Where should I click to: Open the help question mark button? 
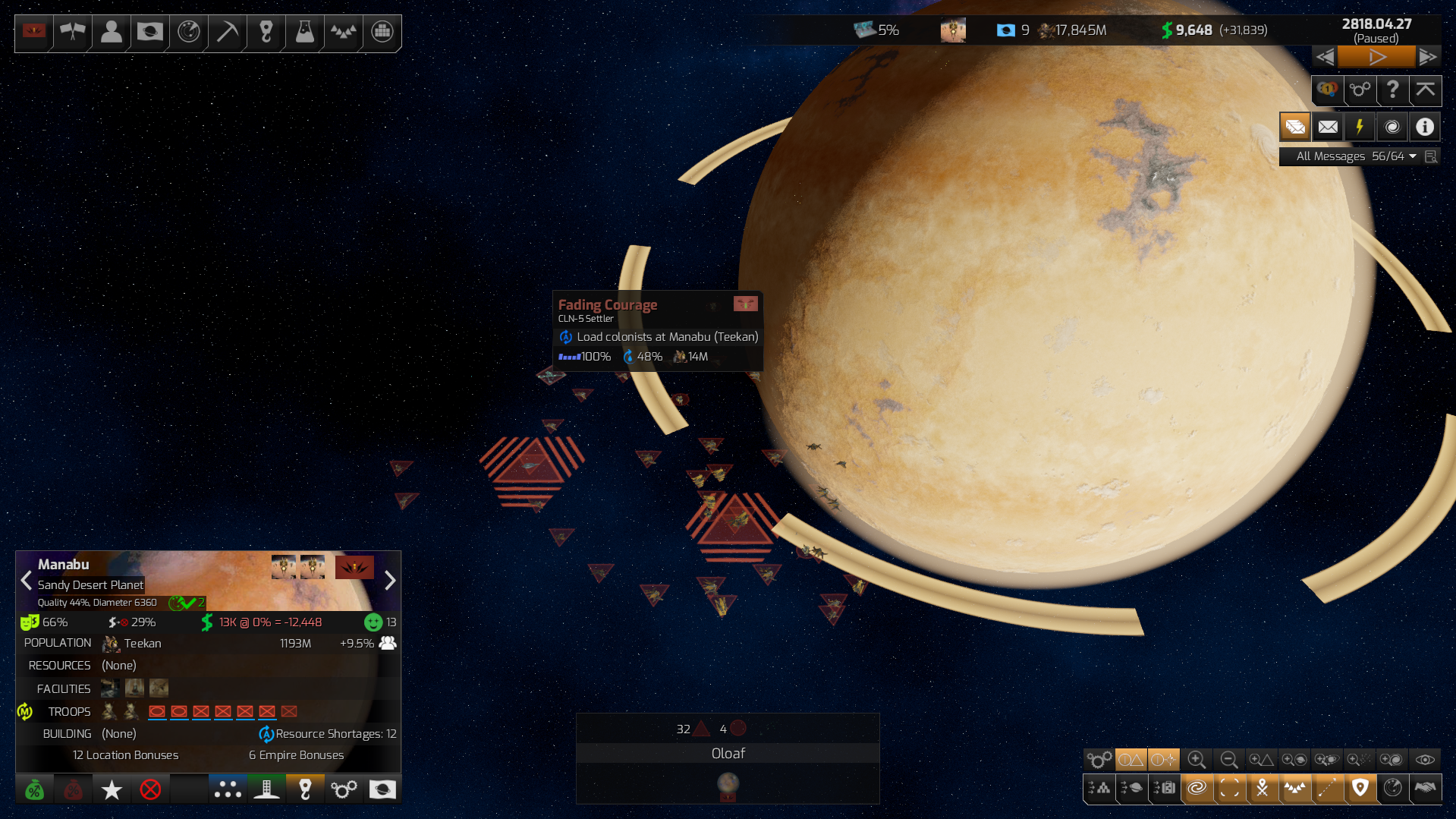(1392, 90)
